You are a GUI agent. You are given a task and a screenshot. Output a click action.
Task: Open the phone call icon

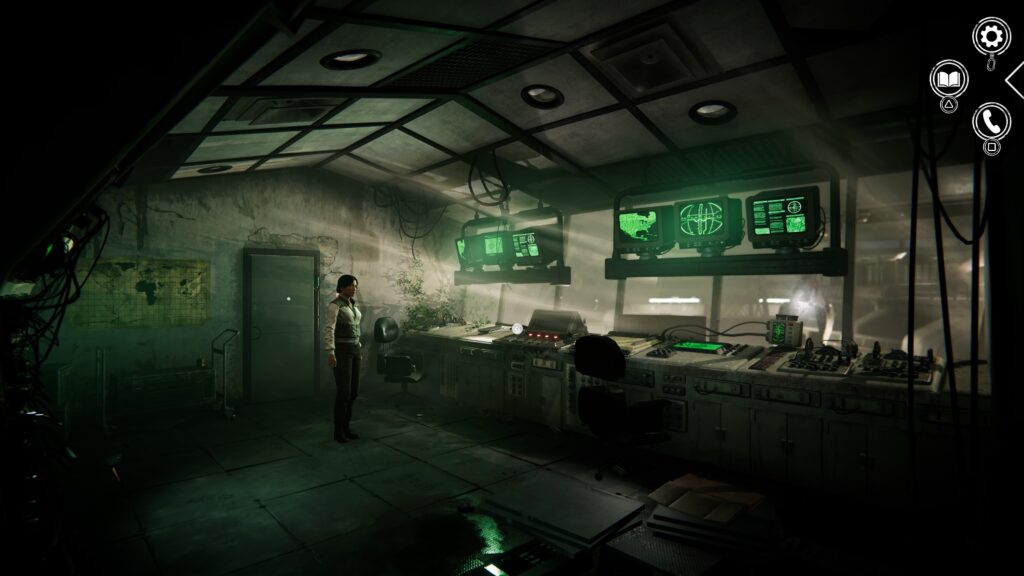991,121
